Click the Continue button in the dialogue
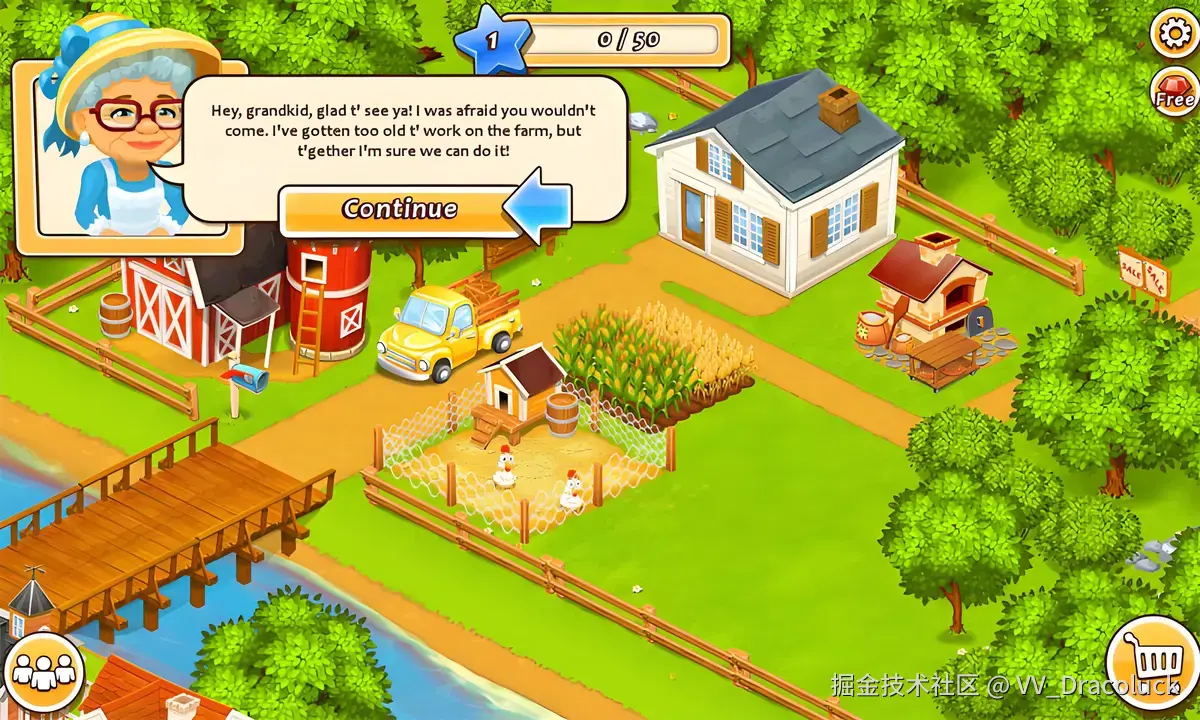Viewport: 1200px width, 720px height. (399, 209)
